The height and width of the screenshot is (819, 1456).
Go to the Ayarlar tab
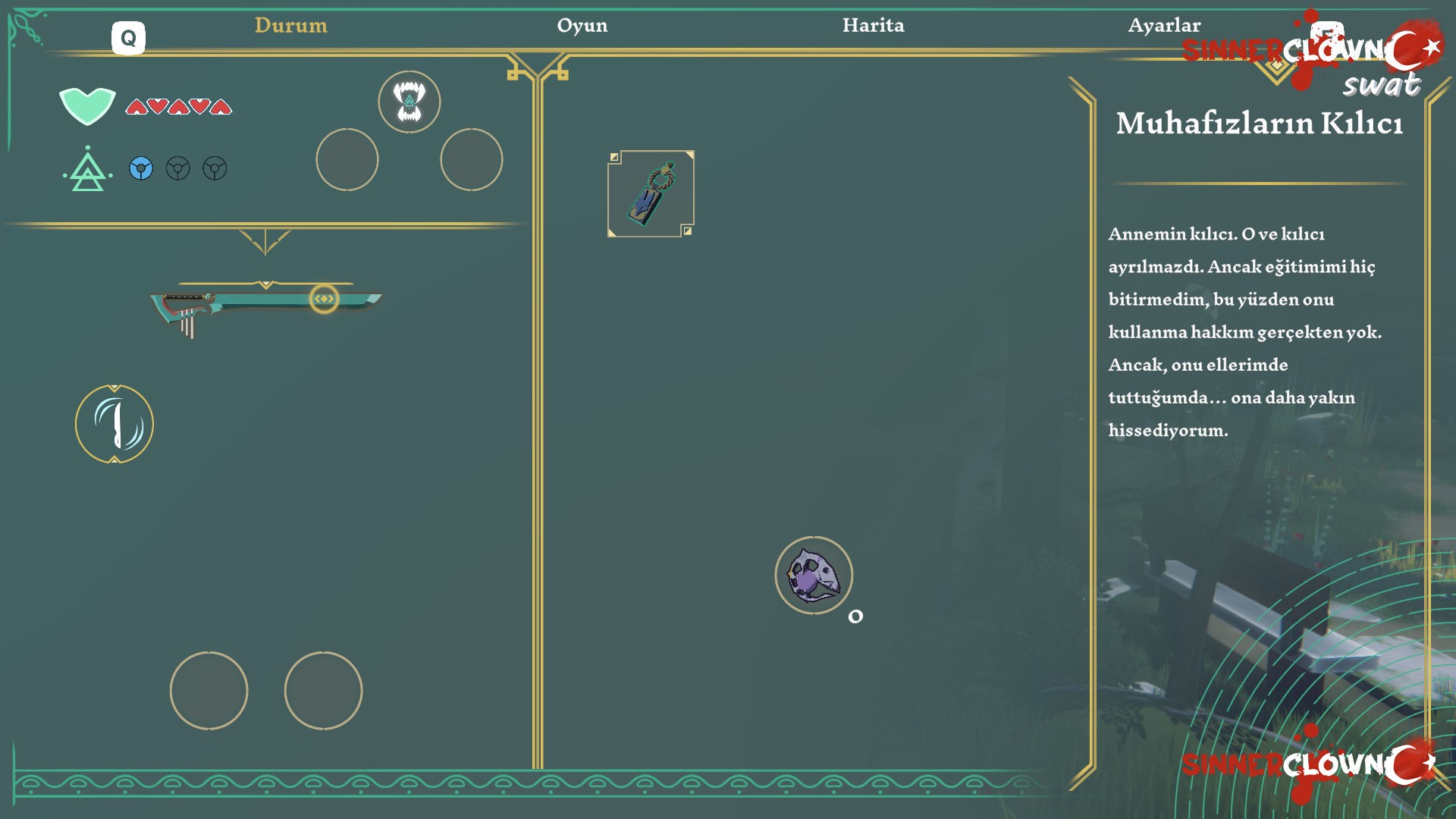tap(1163, 25)
